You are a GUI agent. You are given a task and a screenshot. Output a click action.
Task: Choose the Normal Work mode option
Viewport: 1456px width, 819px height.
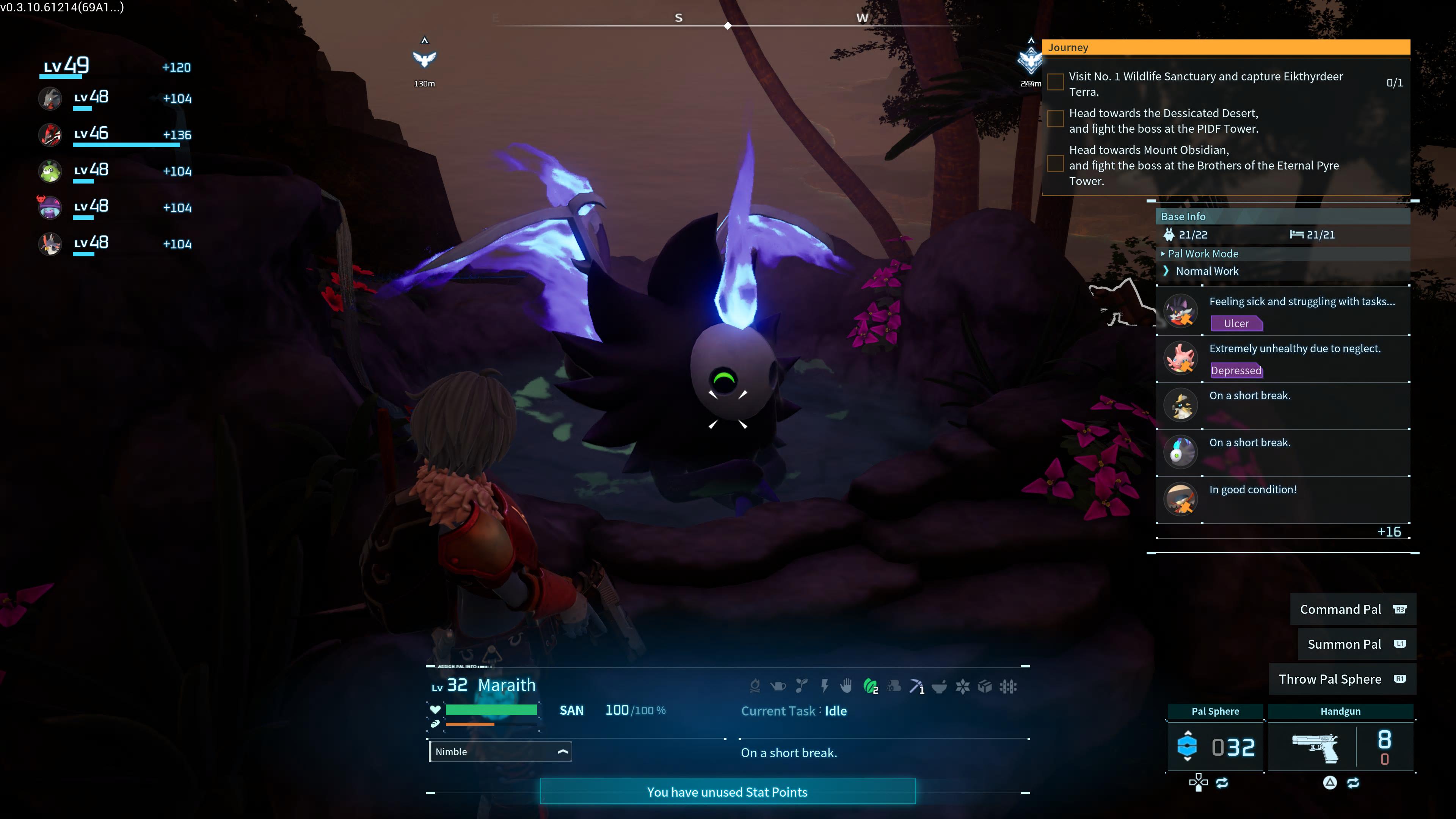tap(1207, 271)
